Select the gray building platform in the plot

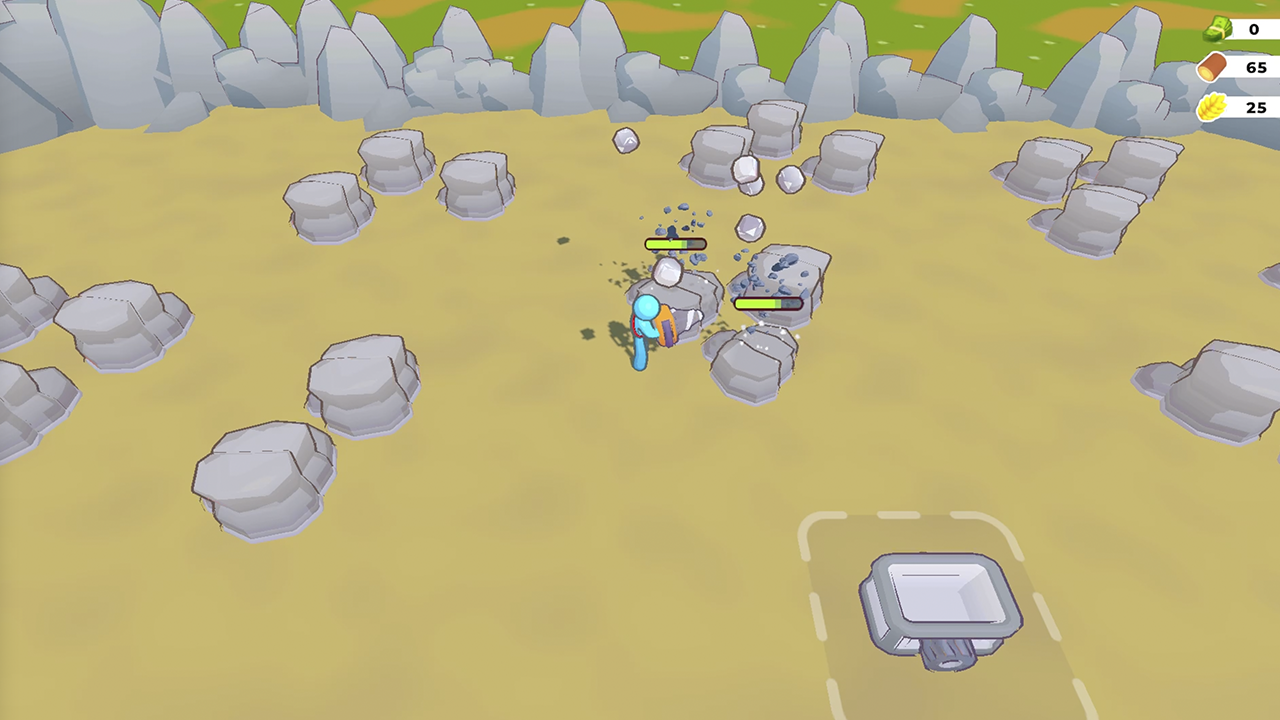[938, 598]
